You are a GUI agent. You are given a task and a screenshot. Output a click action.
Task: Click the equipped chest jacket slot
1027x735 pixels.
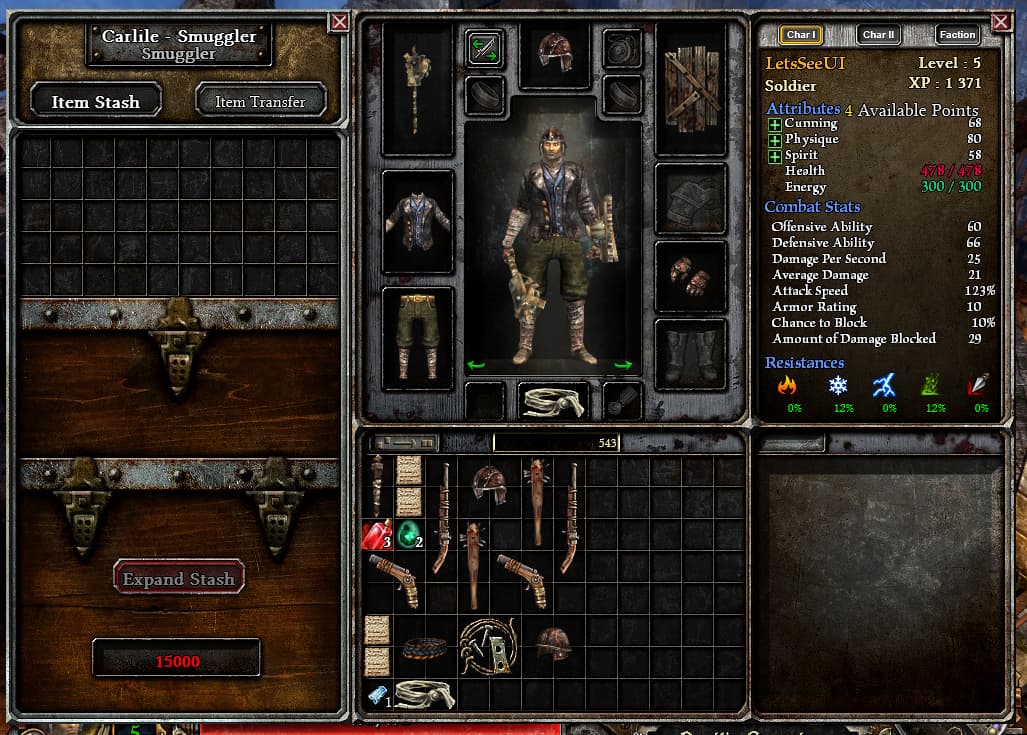(x=418, y=221)
